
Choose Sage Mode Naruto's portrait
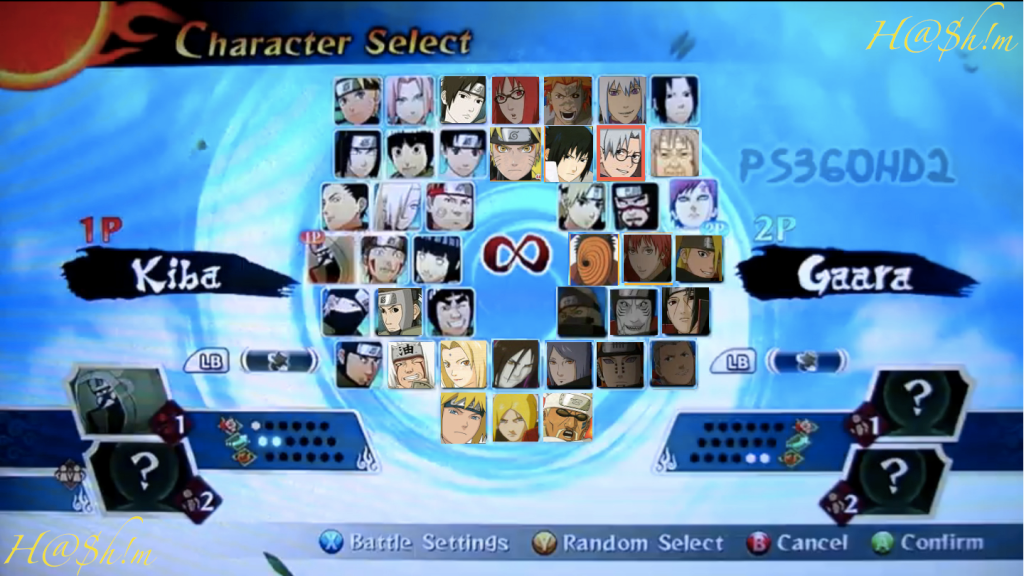pos(515,153)
